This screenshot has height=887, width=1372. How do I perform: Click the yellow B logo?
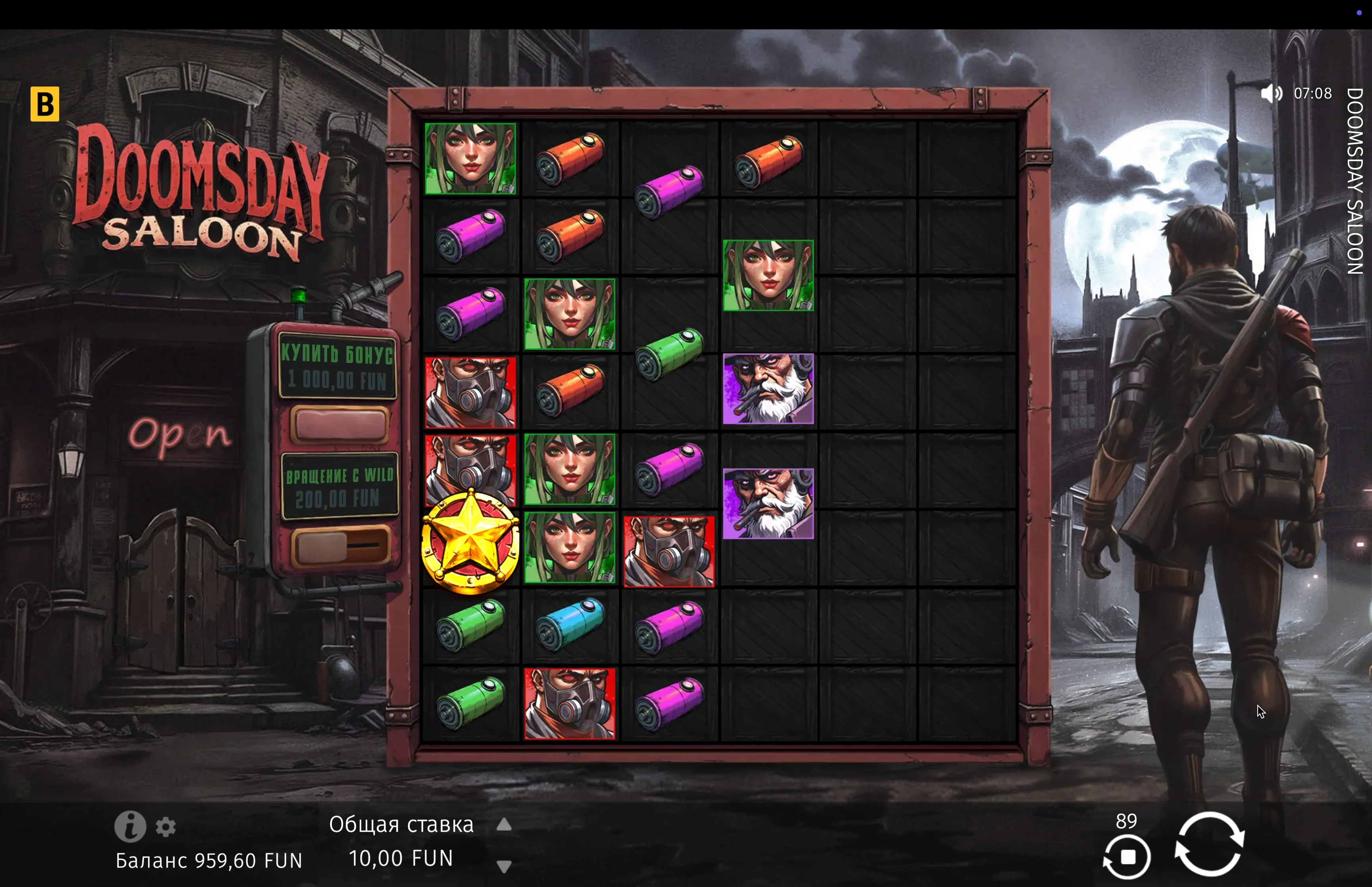point(45,104)
